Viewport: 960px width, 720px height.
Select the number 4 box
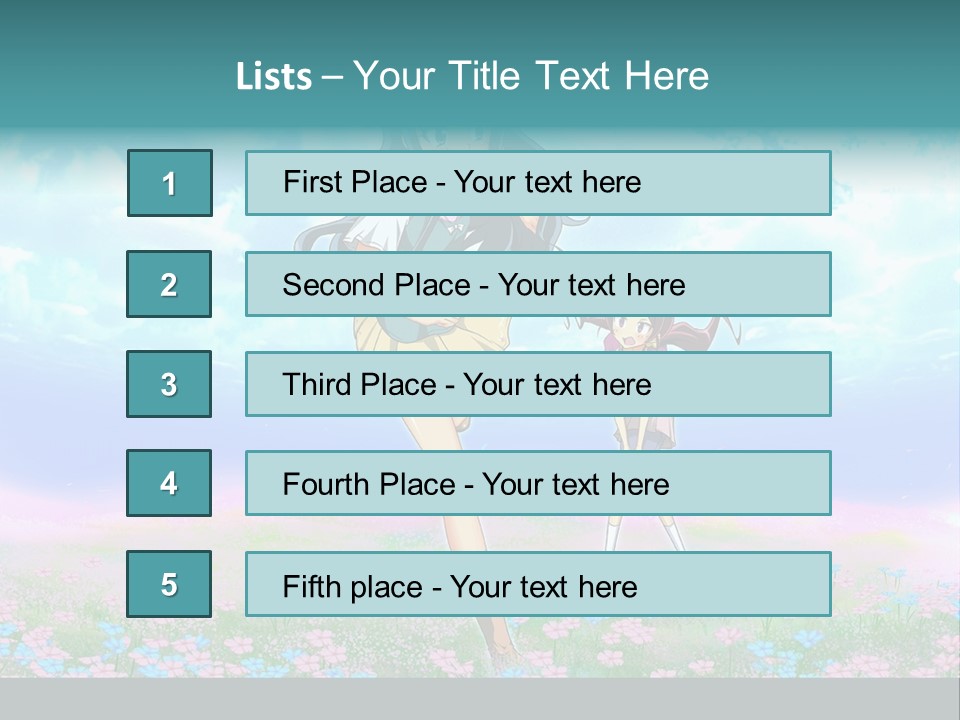tap(169, 483)
